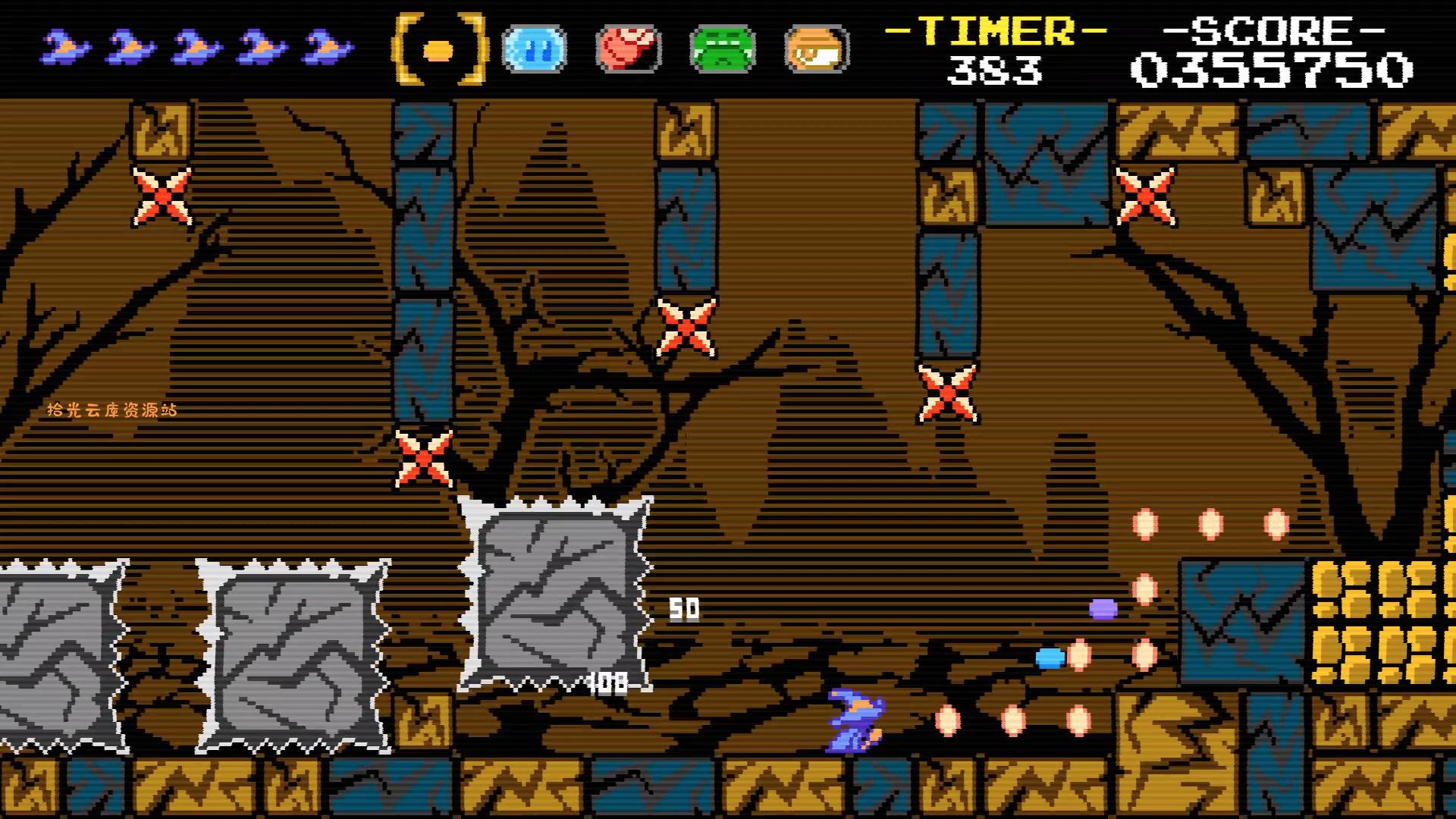The width and height of the screenshot is (1456, 819).
Task: Select the SCORE label
Action: click(x=1259, y=30)
